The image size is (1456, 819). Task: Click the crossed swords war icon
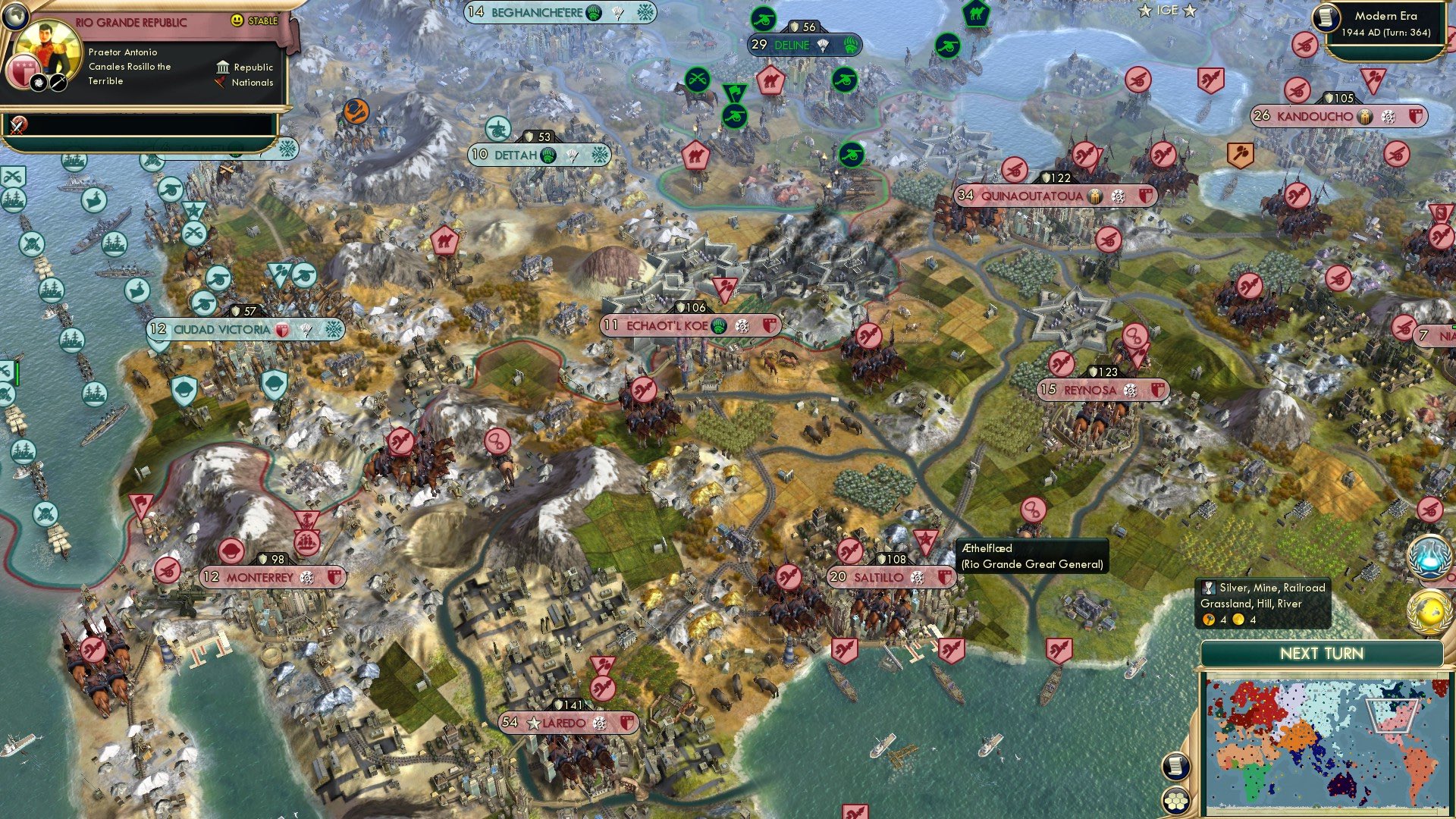click(x=18, y=124)
